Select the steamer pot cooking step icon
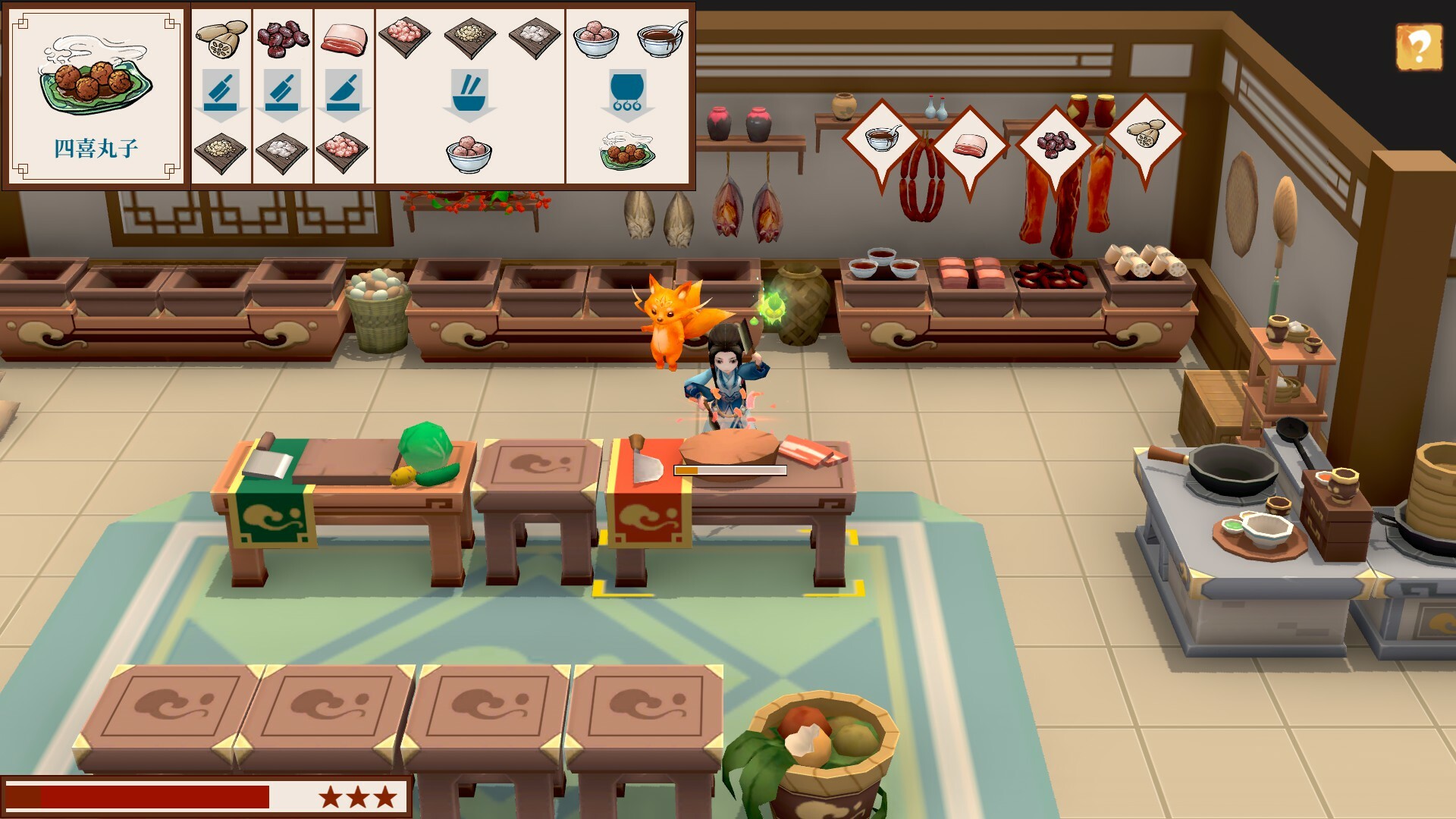The width and height of the screenshot is (1456, 819). pyautogui.click(x=627, y=93)
